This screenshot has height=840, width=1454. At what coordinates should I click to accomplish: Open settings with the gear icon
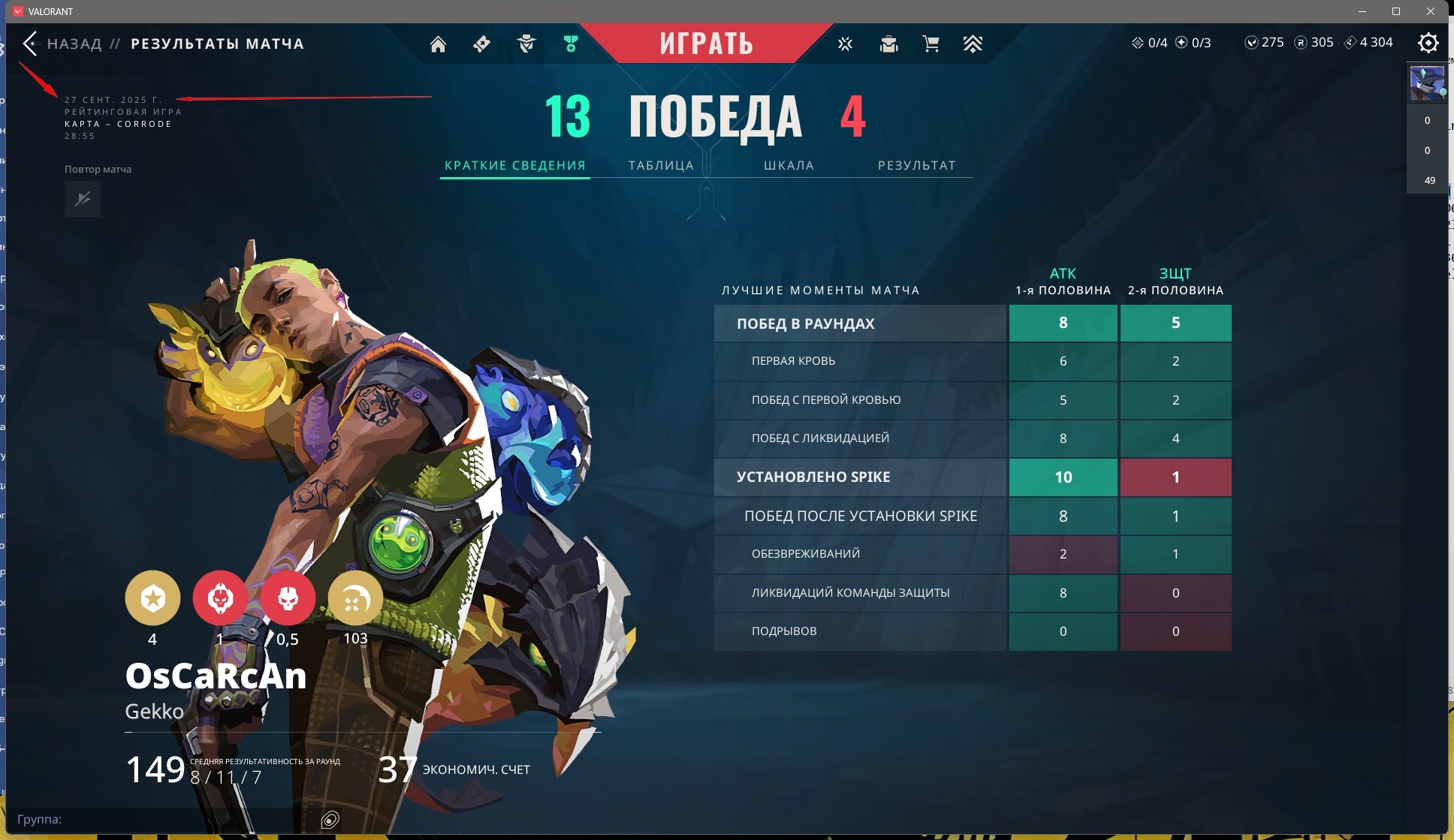(x=1428, y=43)
